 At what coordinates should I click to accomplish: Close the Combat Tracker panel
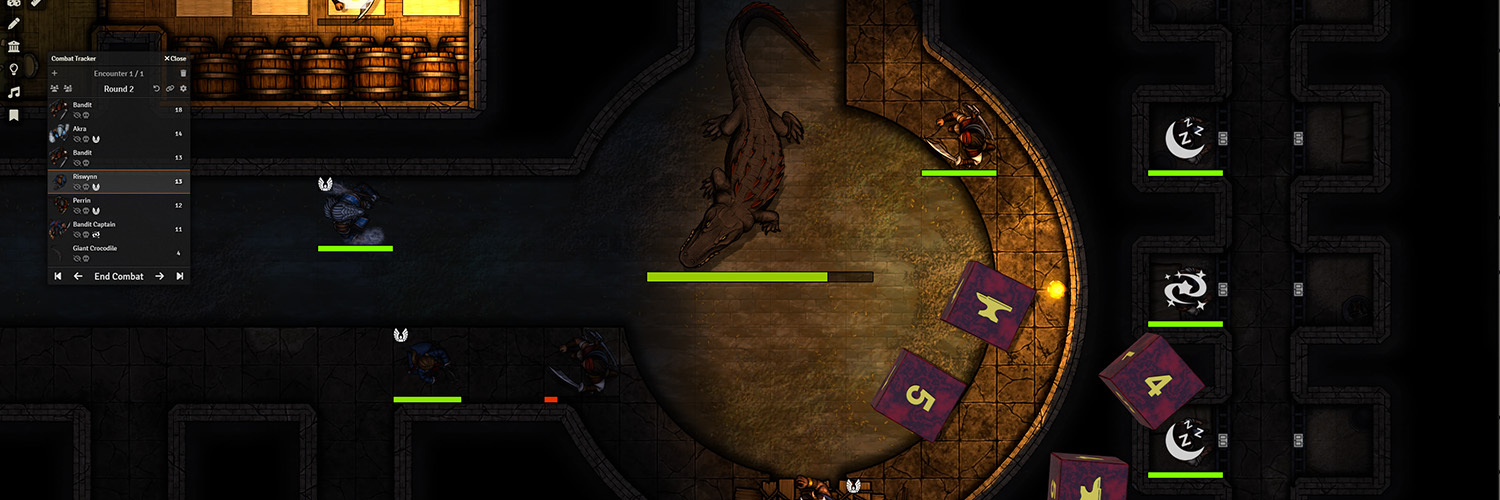click(175, 59)
